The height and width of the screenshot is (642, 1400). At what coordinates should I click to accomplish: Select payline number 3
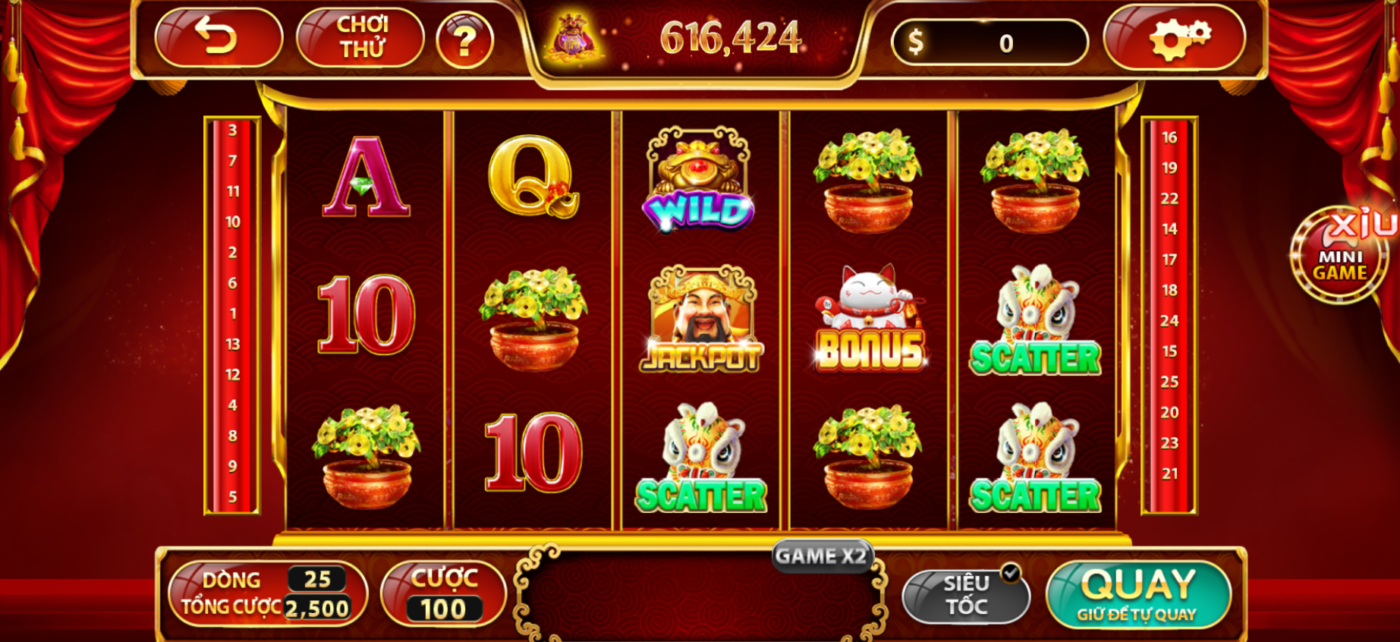point(232,130)
